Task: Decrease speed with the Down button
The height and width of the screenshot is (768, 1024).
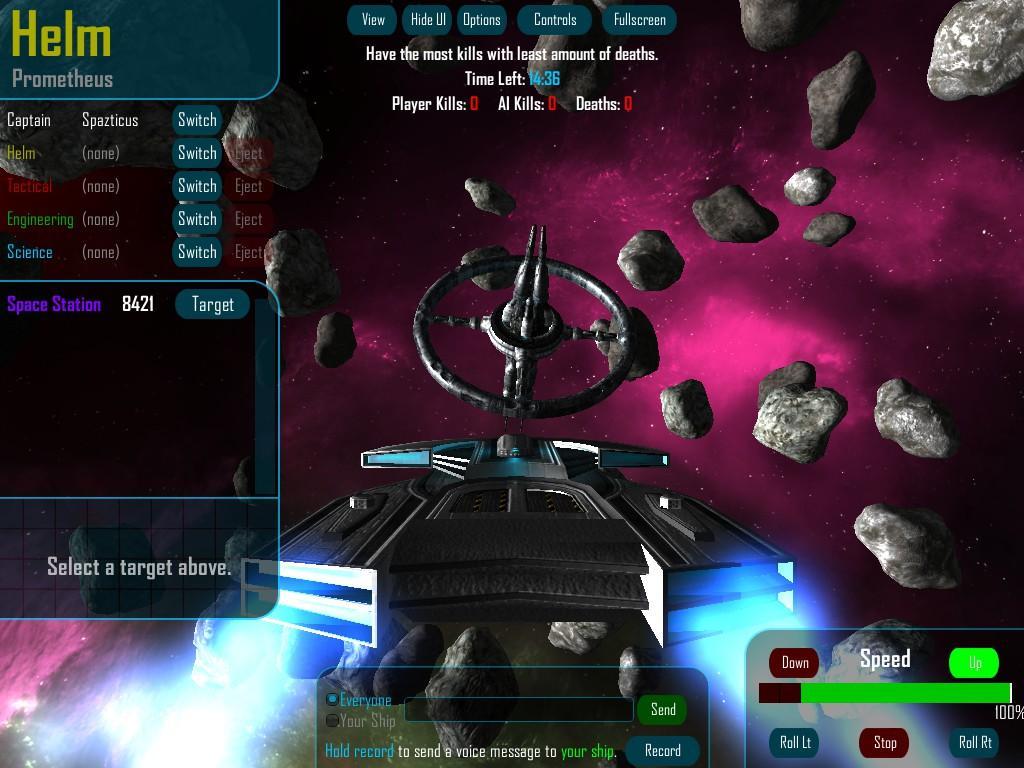Action: coord(795,662)
